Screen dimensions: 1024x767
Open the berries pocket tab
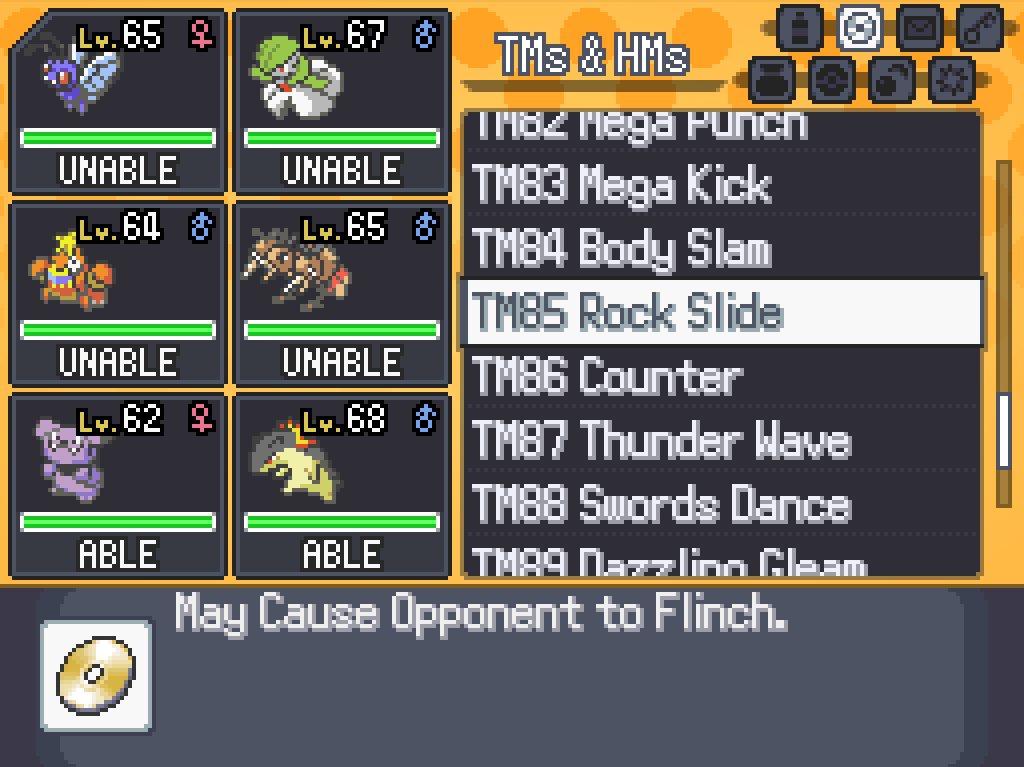(x=889, y=80)
